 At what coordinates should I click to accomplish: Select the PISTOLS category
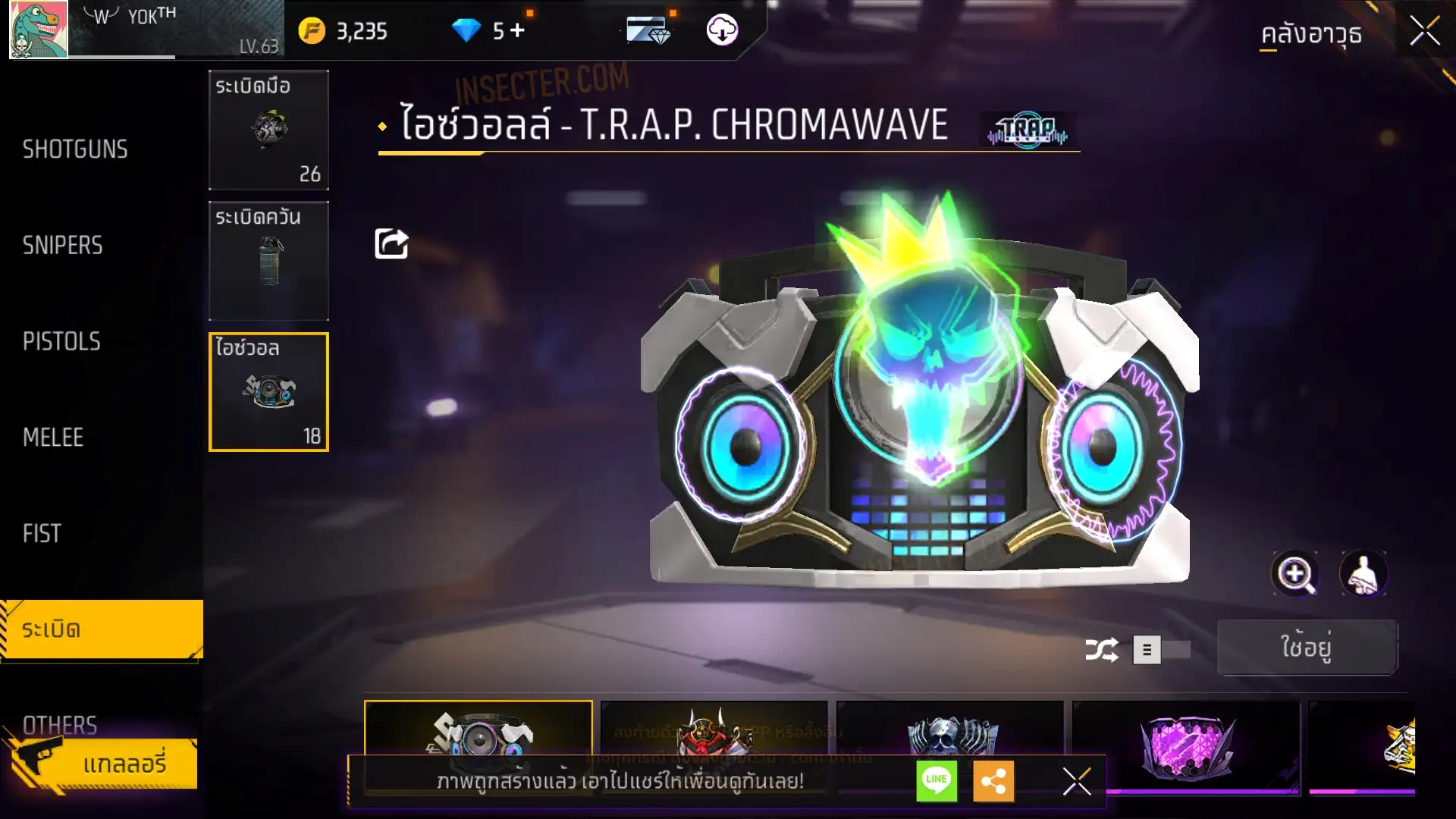(61, 342)
